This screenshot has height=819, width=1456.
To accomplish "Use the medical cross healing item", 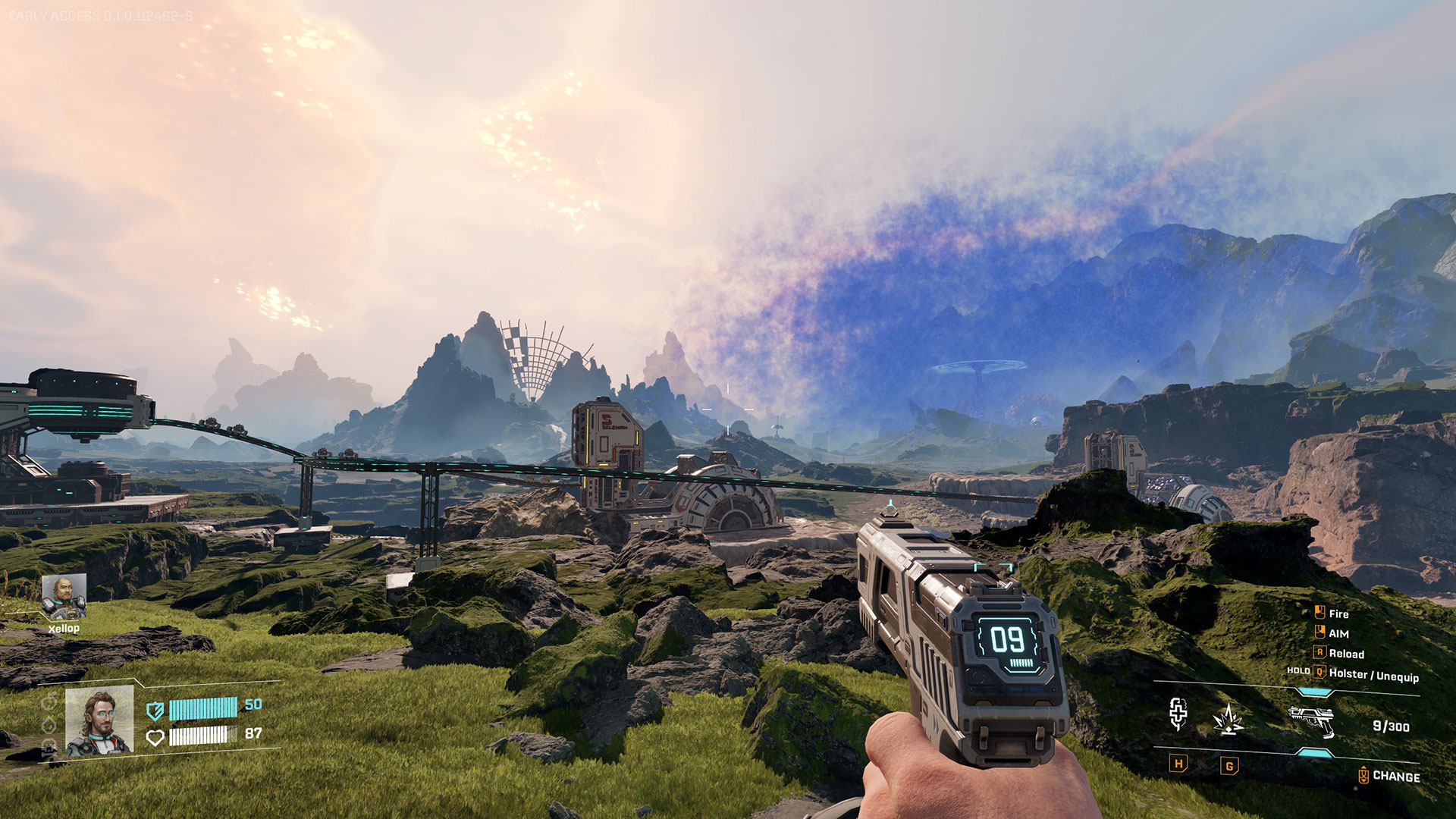I will click(1178, 714).
